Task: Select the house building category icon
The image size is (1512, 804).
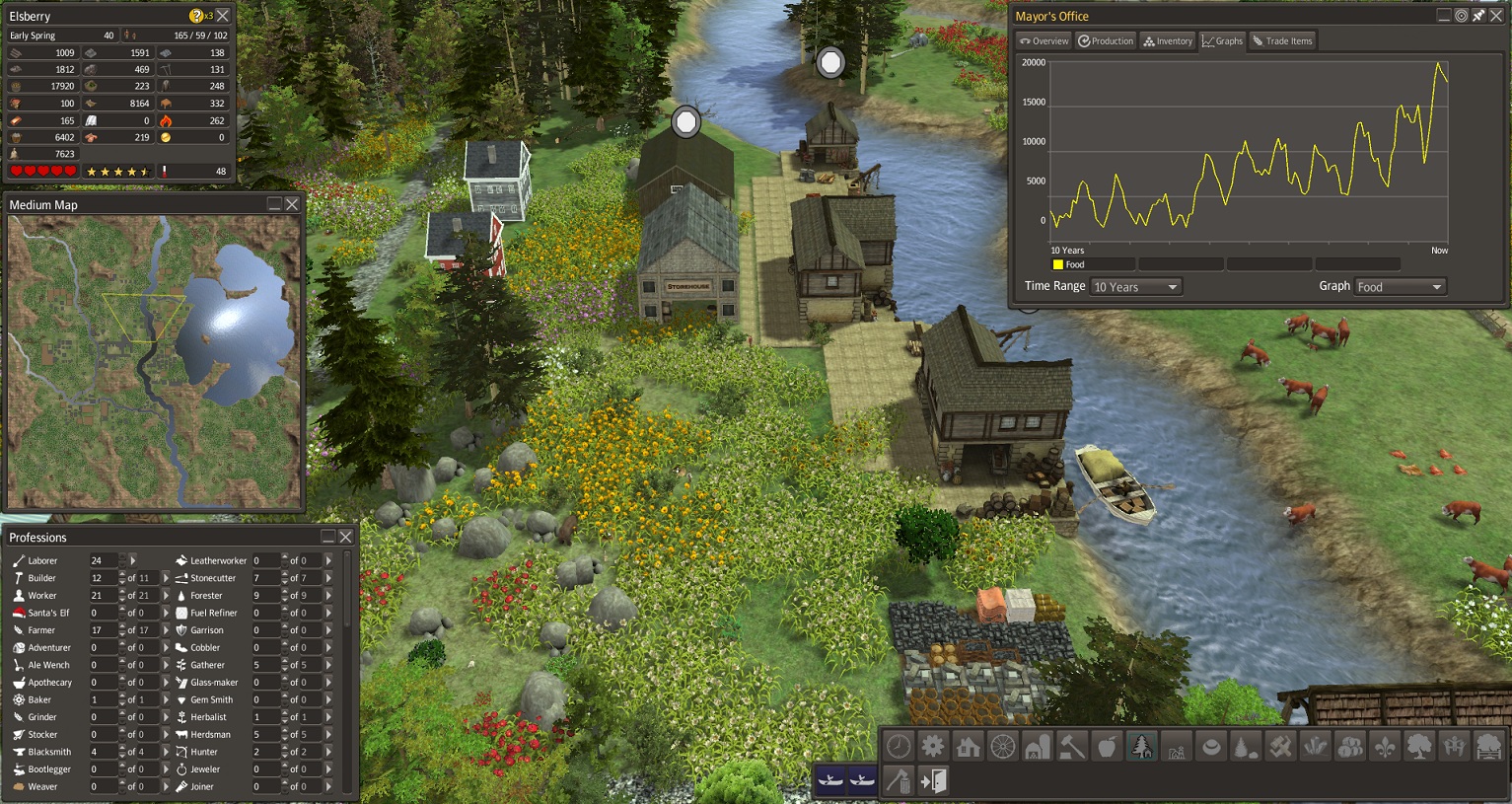Action: [968, 747]
